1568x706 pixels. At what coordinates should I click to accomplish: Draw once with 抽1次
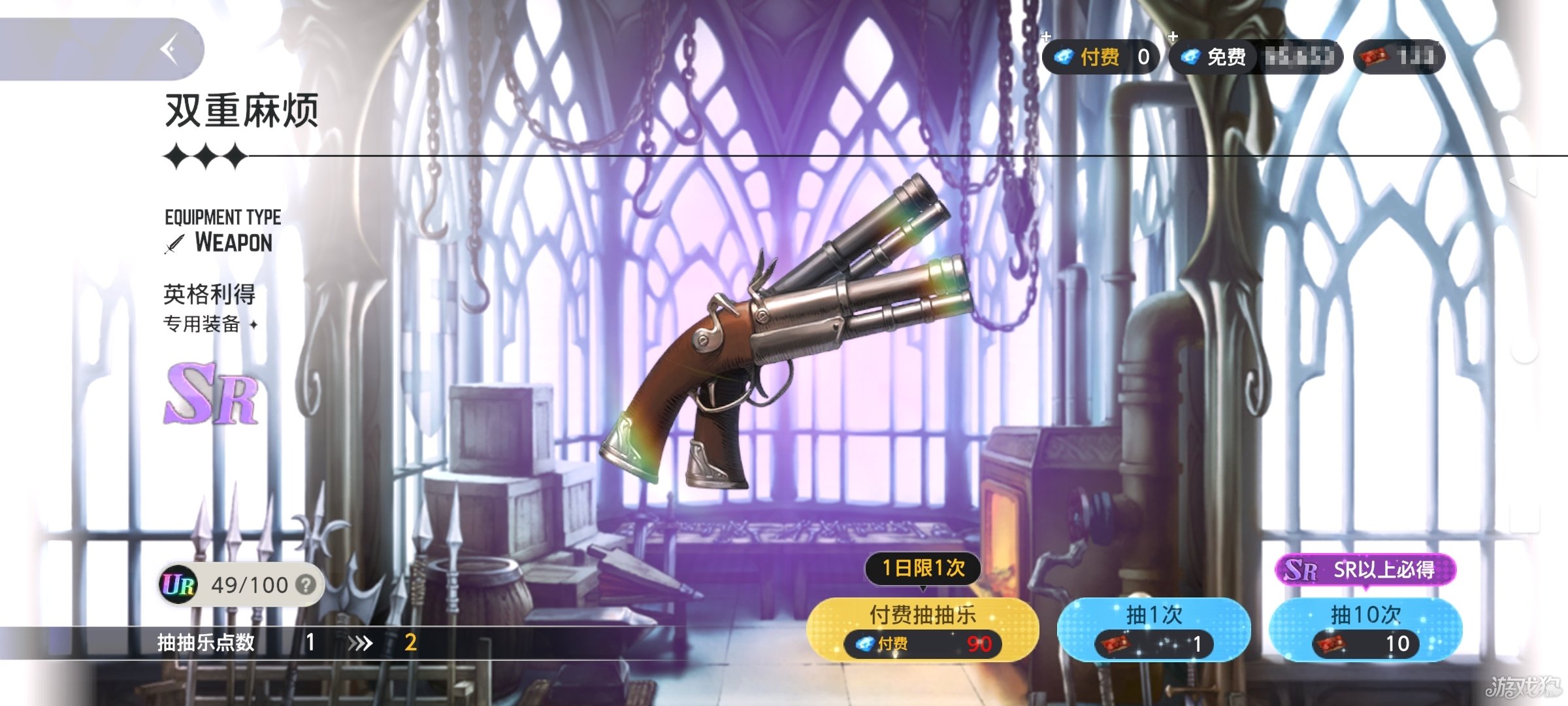1154,629
